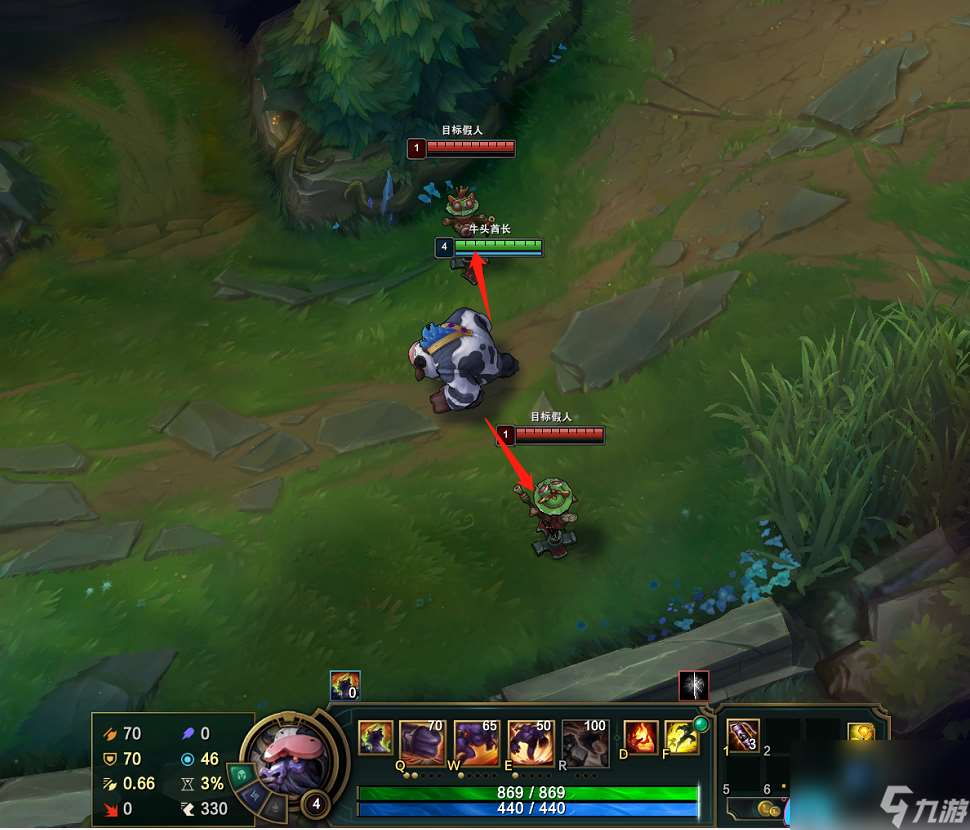Select the Ignite summoner spell
This screenshot has width=970, height=830.
pyautogui.click(x=641, y=738)
